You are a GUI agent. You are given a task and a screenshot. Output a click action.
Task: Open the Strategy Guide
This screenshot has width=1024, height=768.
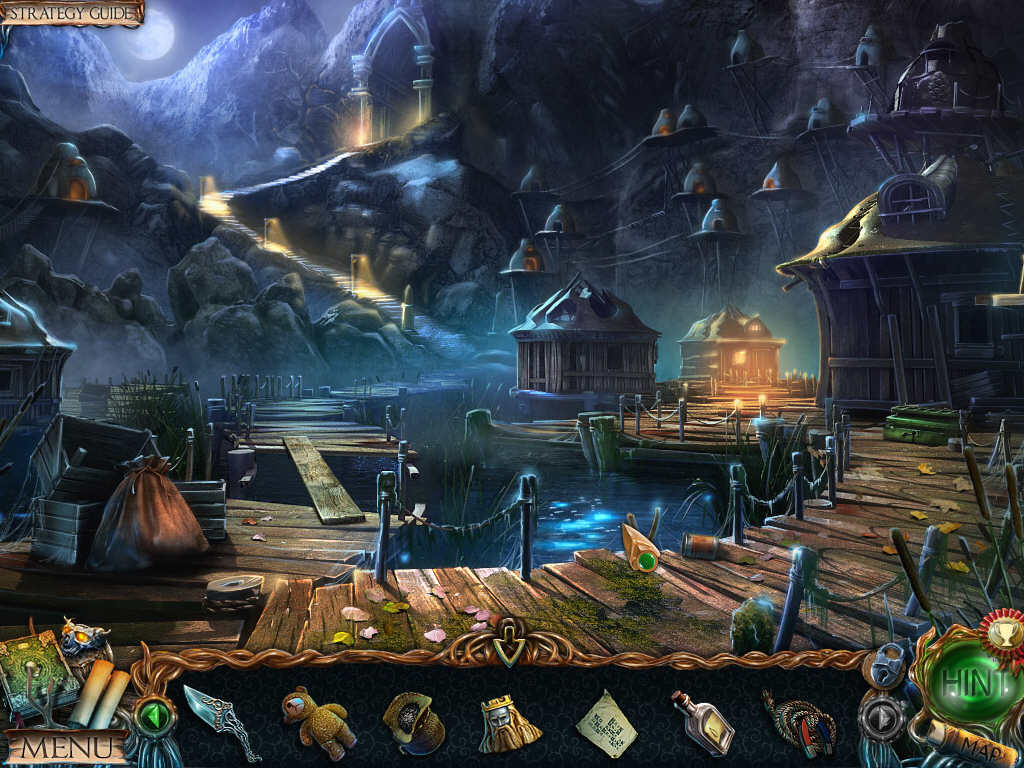pos(72,13)
